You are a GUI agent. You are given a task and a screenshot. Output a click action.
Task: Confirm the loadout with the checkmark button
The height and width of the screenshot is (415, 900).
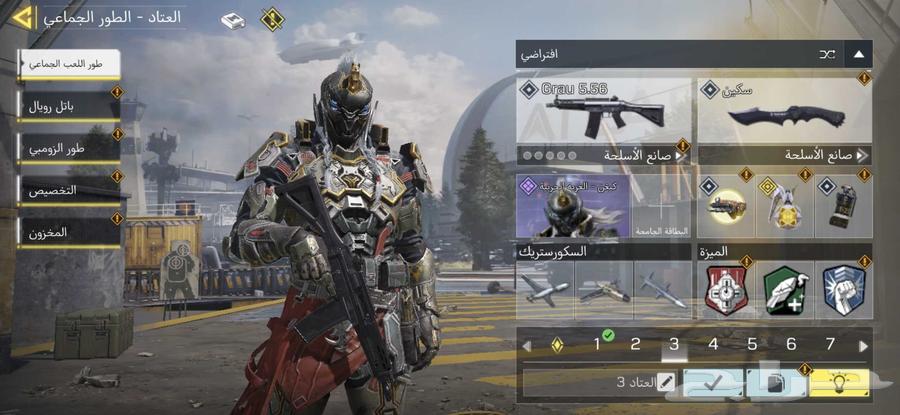(x=711, y=382)
